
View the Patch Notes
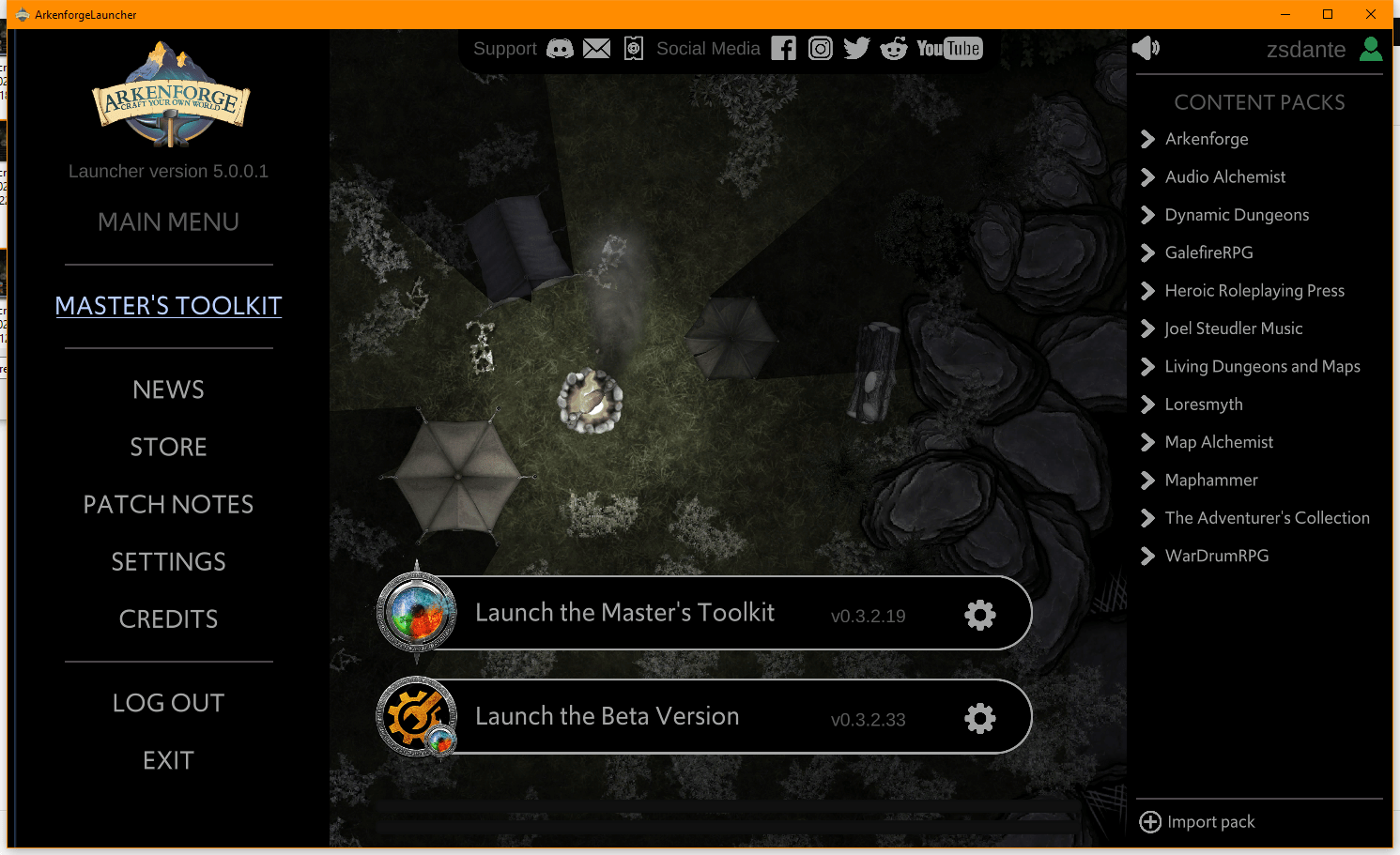tap(168, 504)
